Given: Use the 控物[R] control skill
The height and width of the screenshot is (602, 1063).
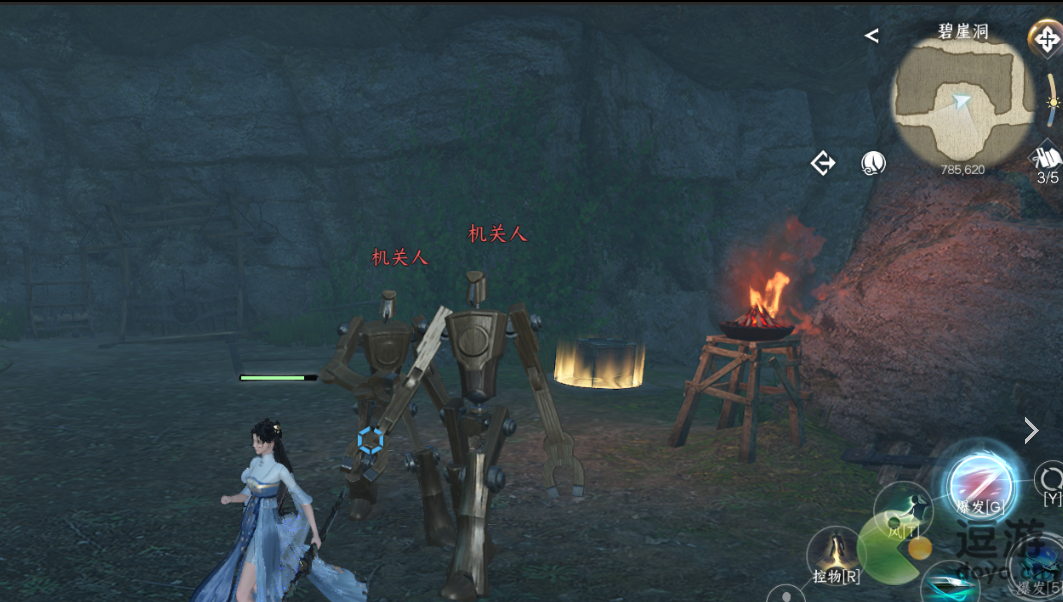Looking at the screenshot, I should tap(835, 556).
